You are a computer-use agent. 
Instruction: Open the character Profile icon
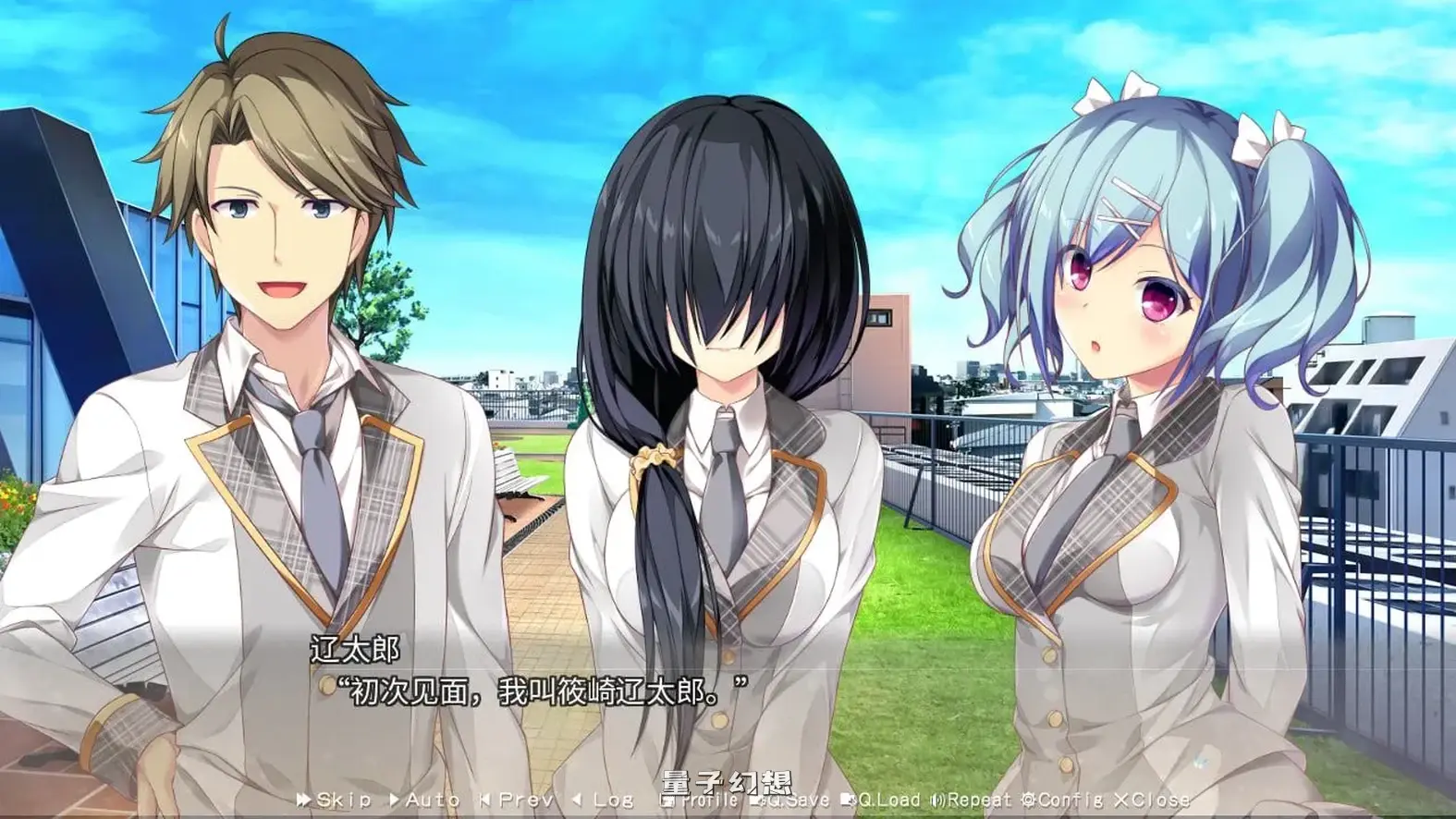pyautogui.click(x=667, y=801)
